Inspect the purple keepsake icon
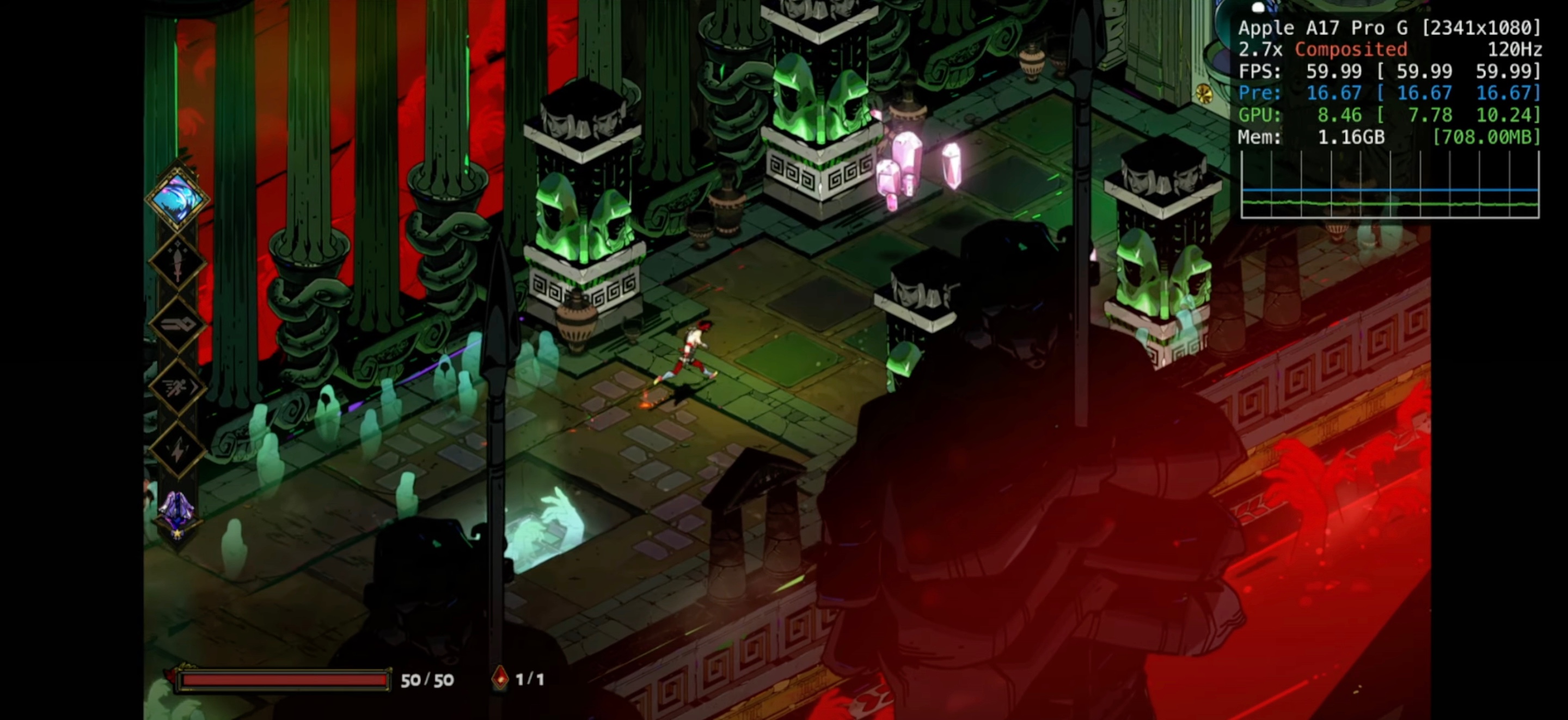 176,513
